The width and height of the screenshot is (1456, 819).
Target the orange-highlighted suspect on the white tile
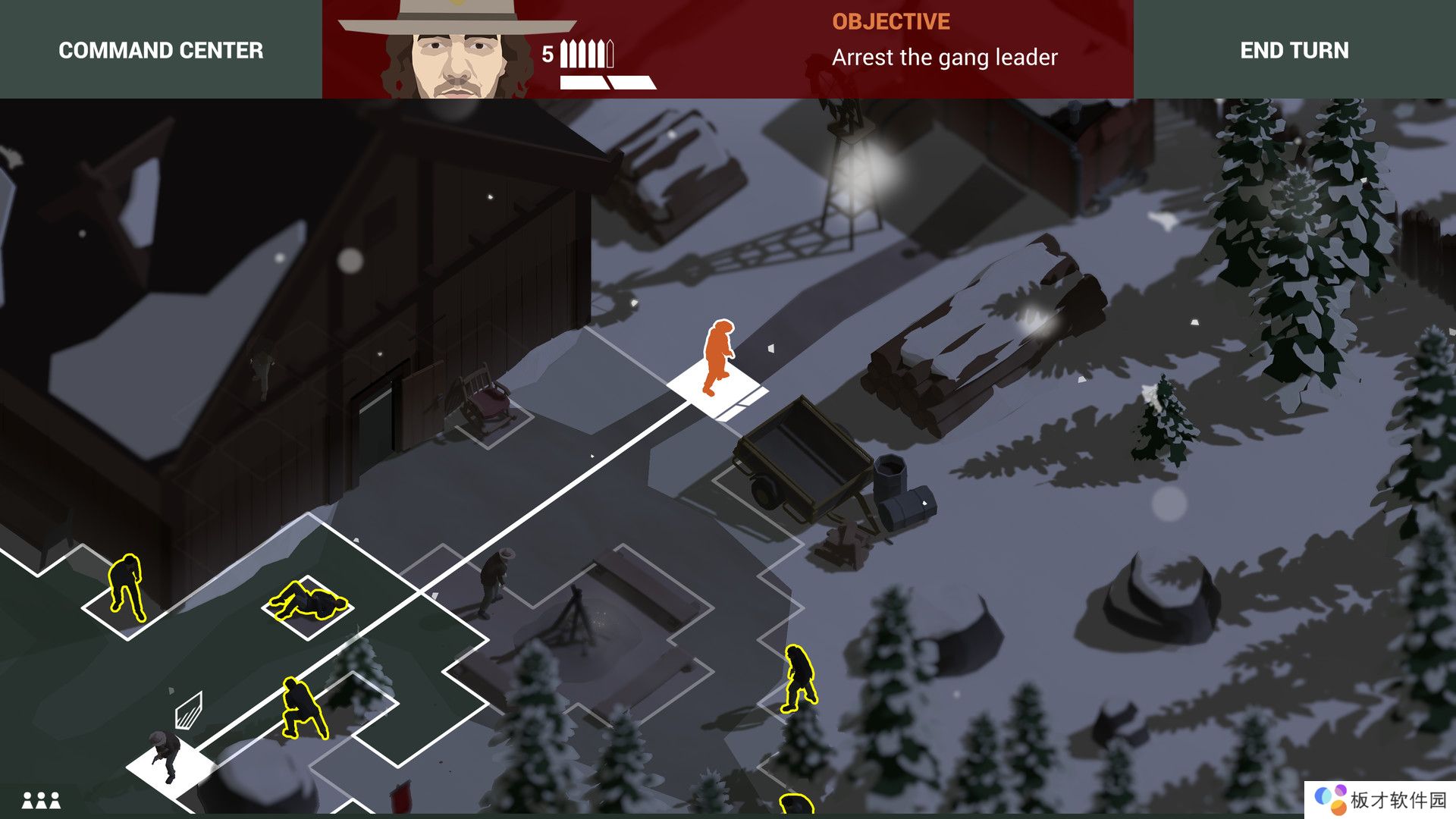point(717,358)
